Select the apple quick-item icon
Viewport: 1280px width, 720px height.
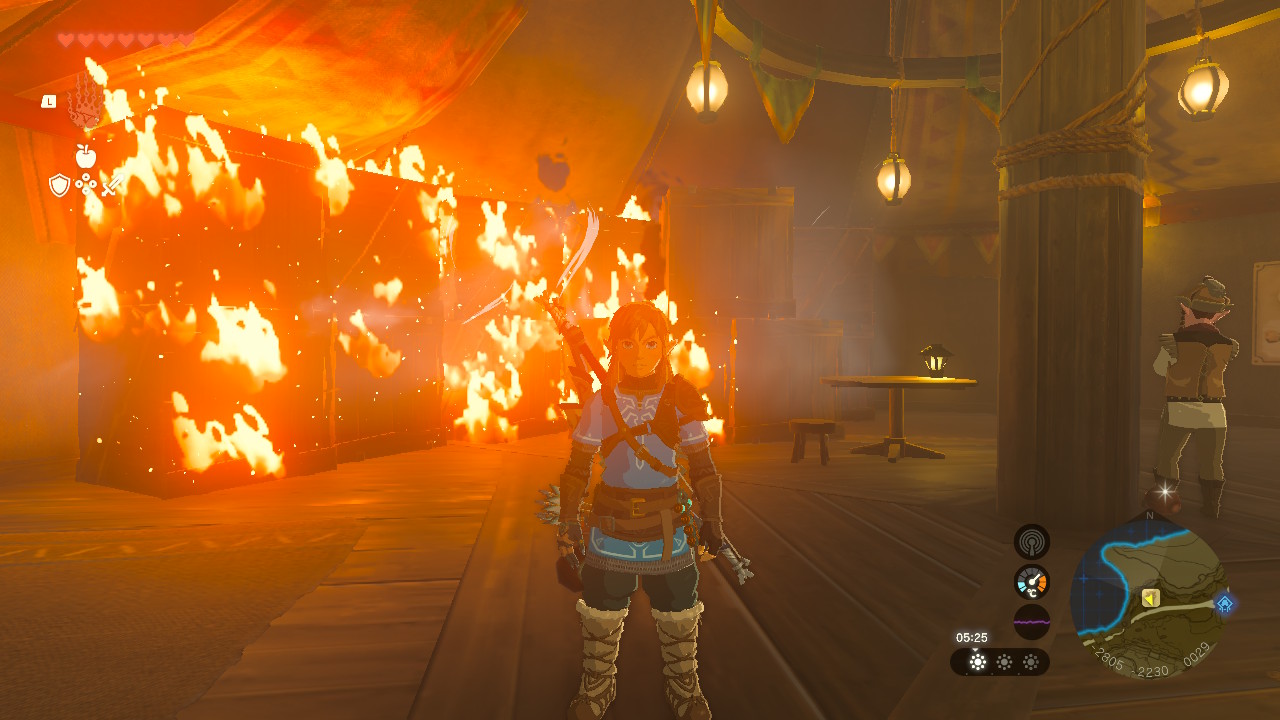(85, 156)
